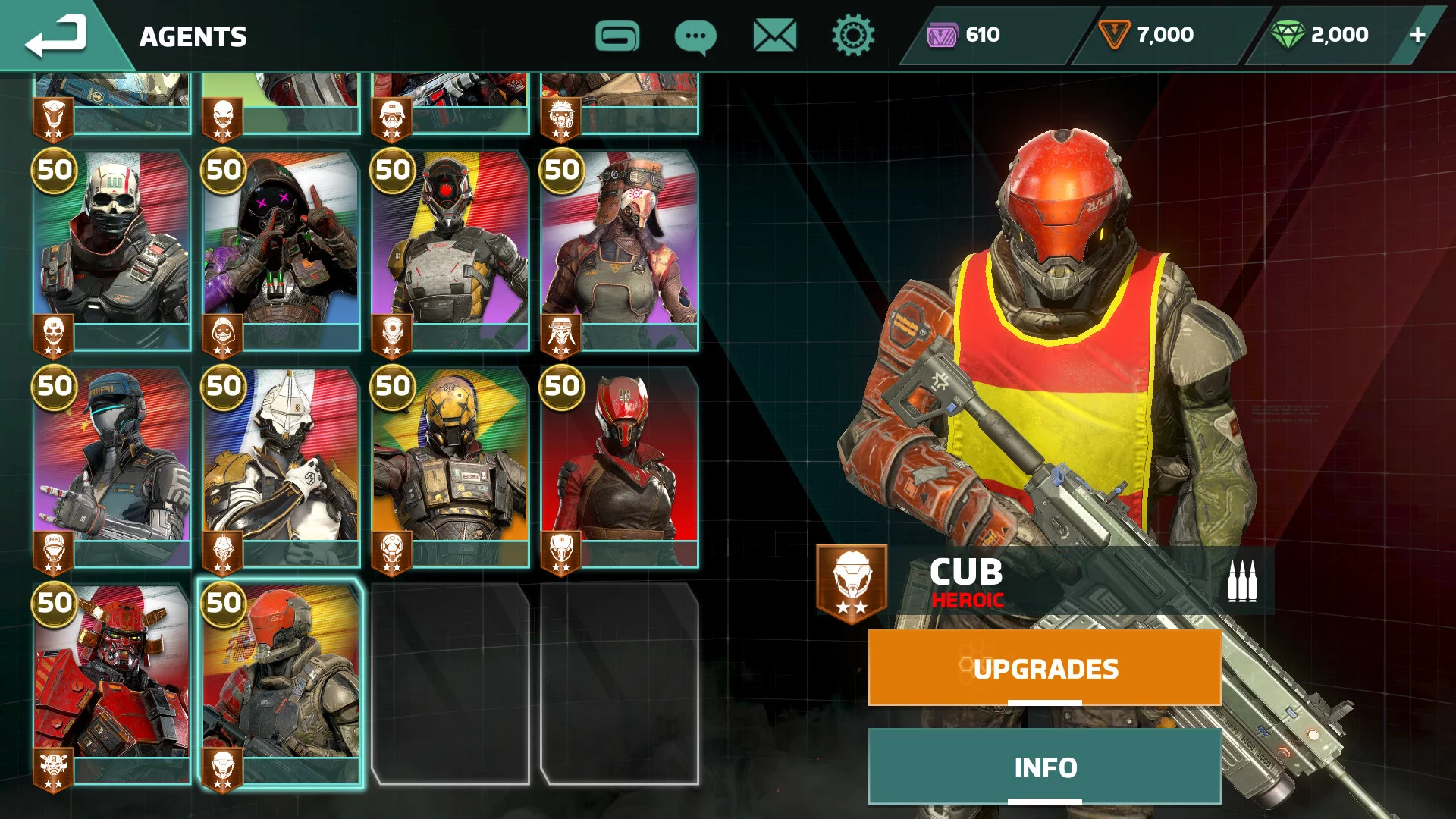Open the chat bubble panel
Screen dimensions: 1456x819
(x=695, y=36)
